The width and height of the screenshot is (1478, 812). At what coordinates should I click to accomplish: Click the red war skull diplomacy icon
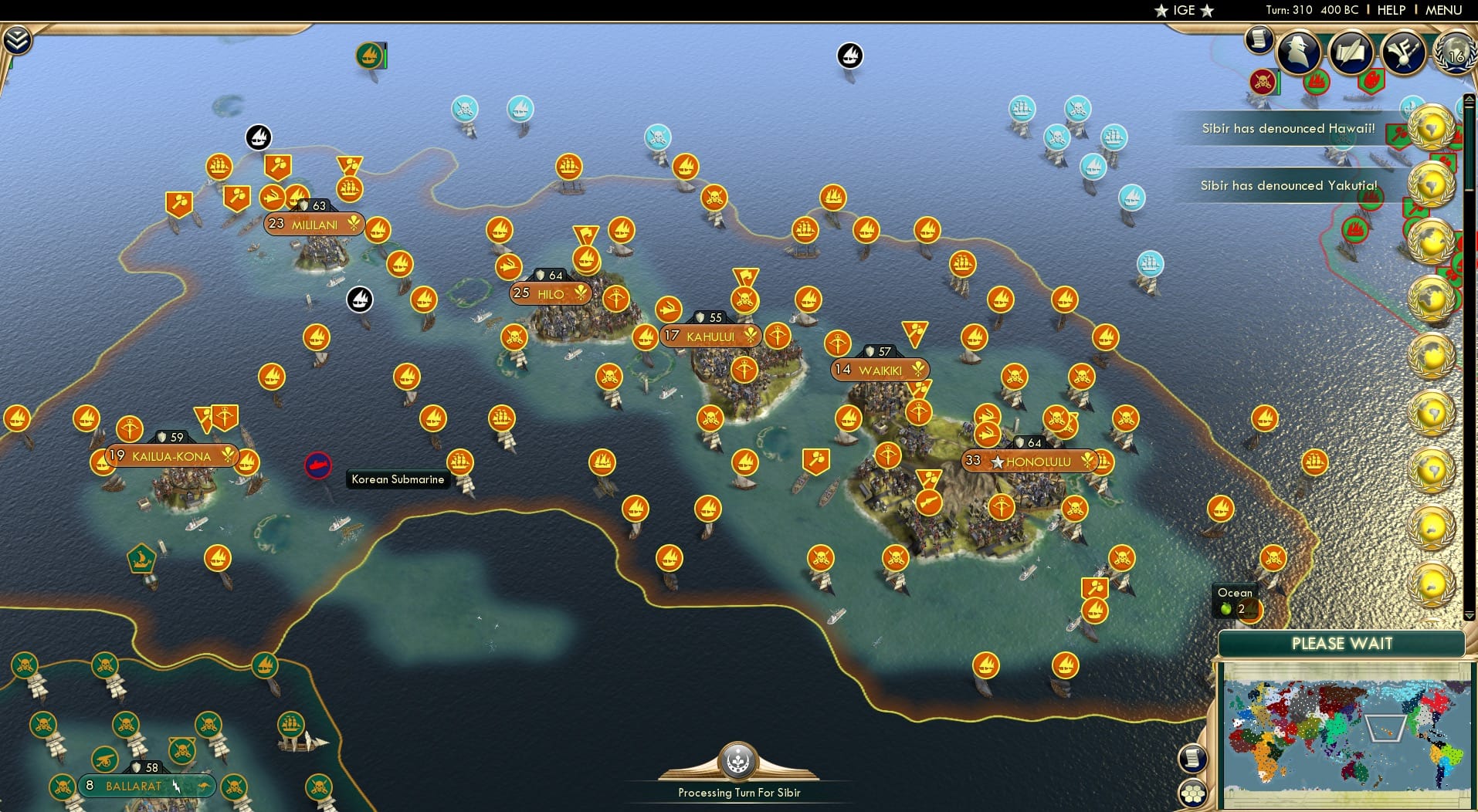pos(1260,81)
